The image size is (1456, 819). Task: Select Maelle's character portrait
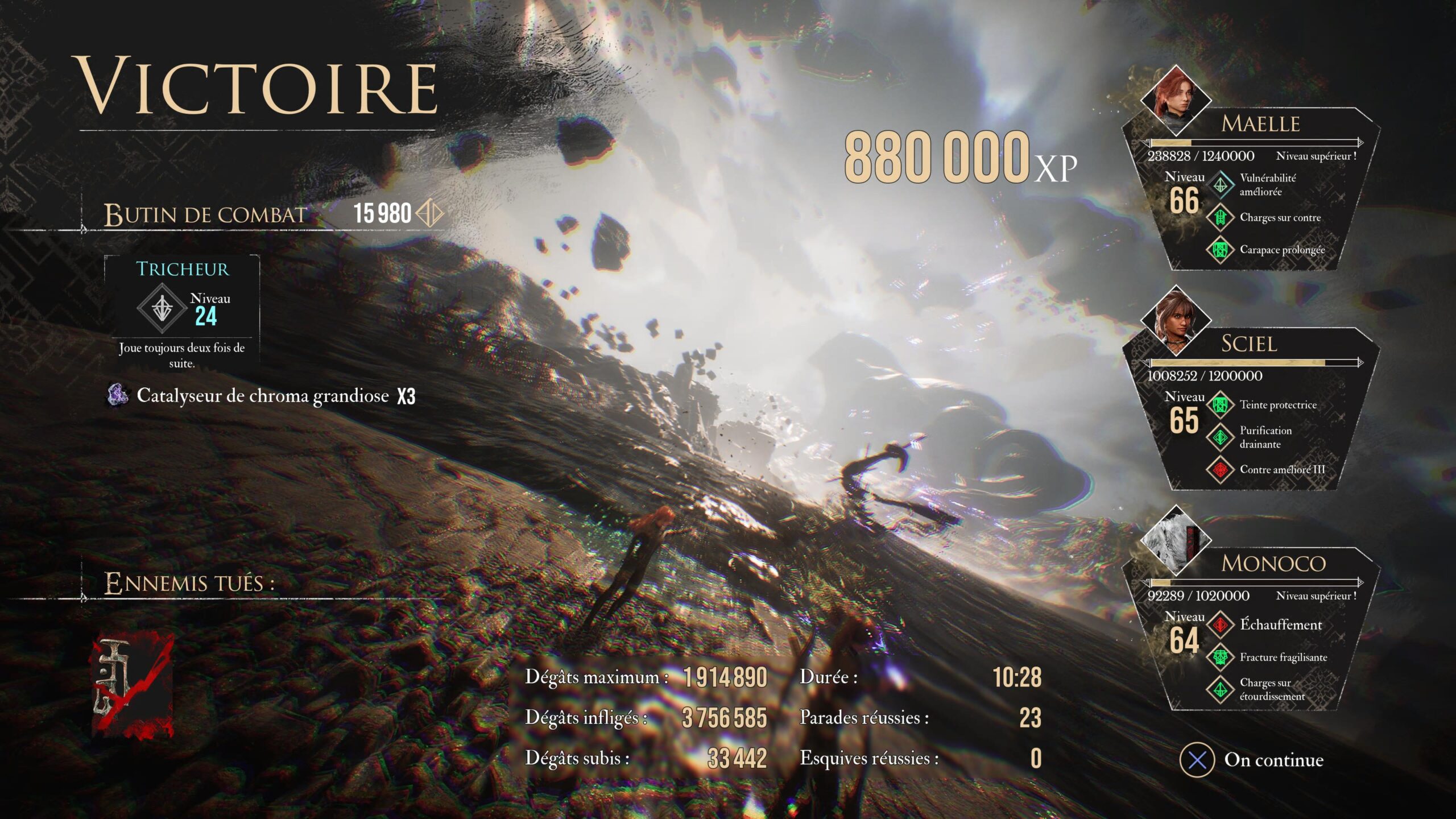[1175, 100]
